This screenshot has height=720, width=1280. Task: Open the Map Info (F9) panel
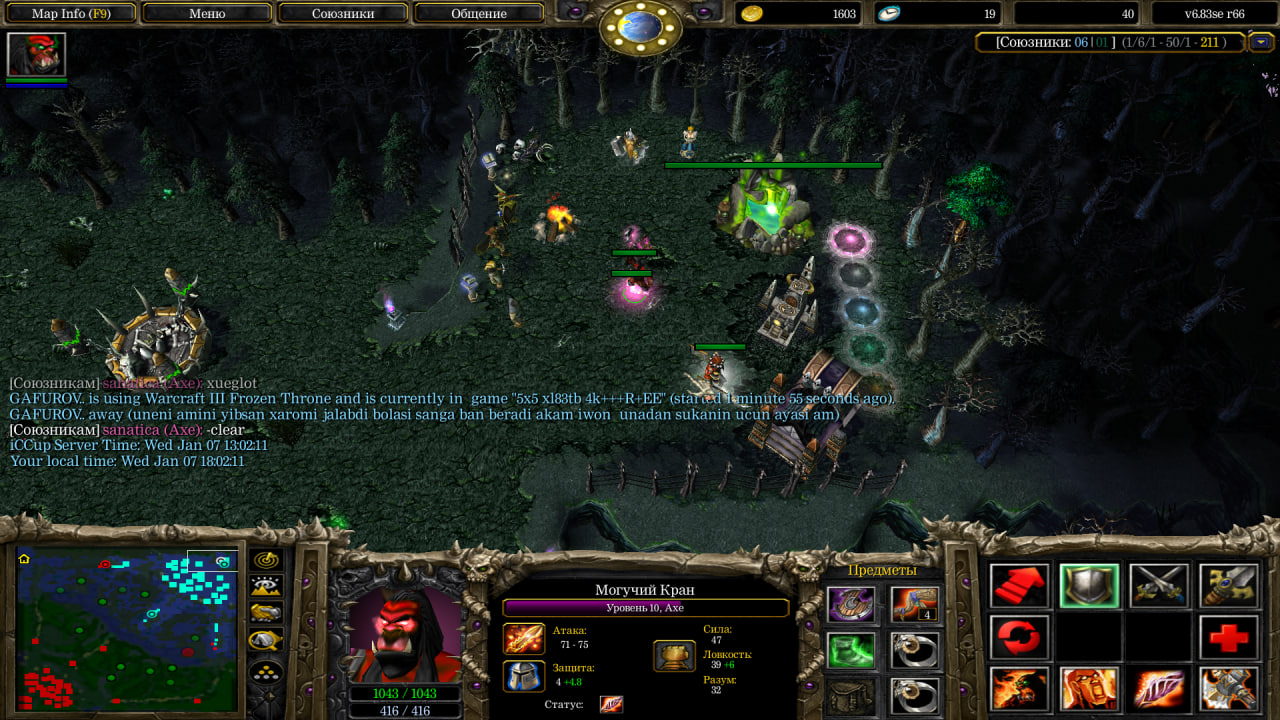[72, 14]
